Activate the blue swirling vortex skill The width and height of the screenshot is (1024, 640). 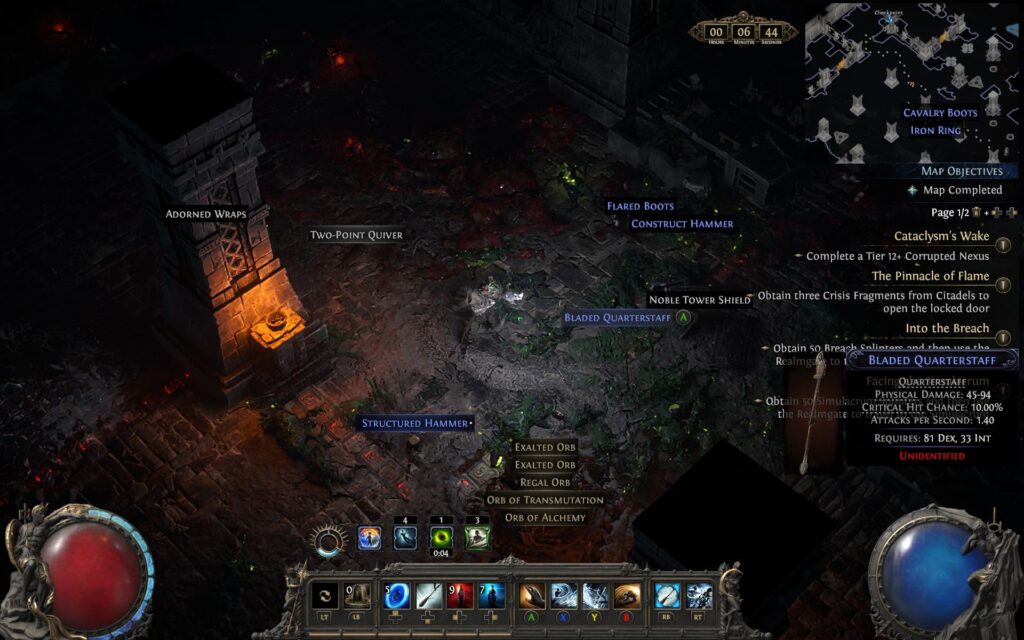[397, 596]
